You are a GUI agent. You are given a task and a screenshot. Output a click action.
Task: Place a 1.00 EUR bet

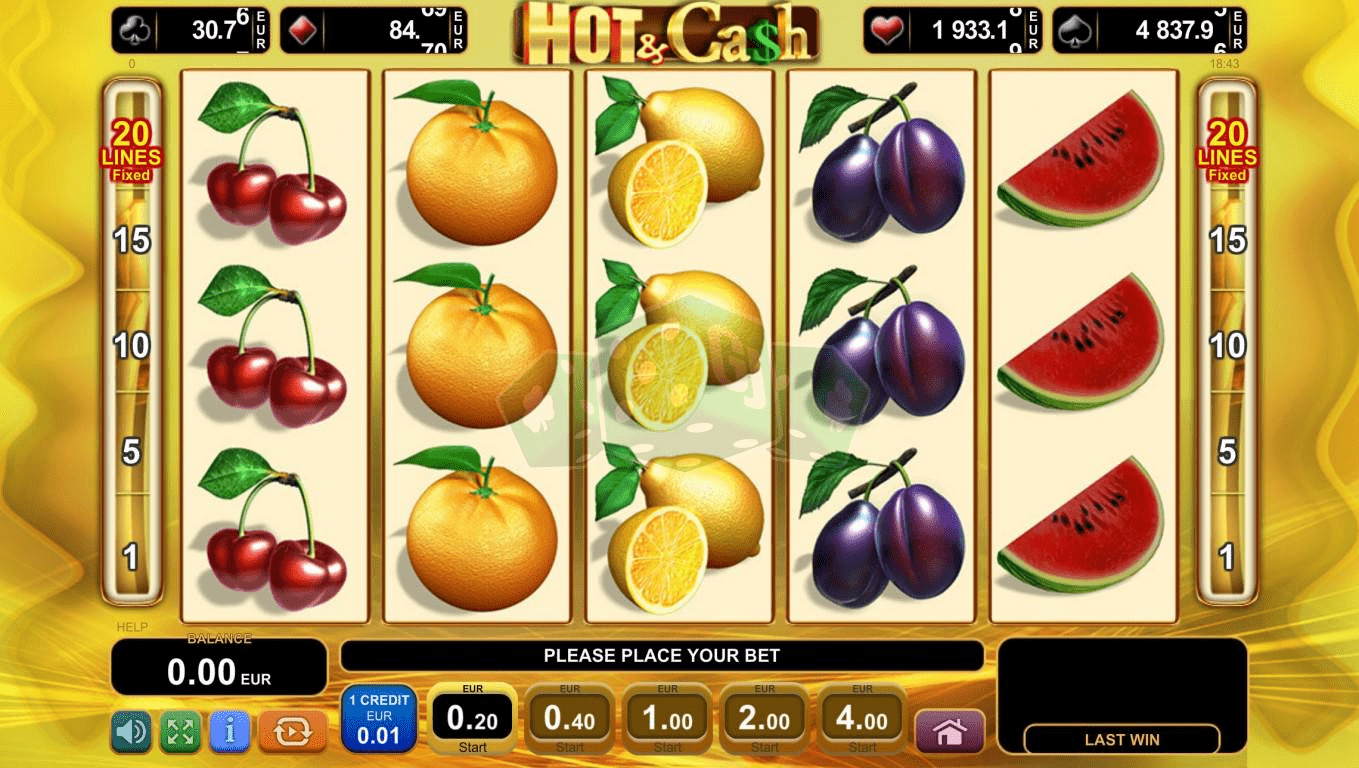[667, 718]
